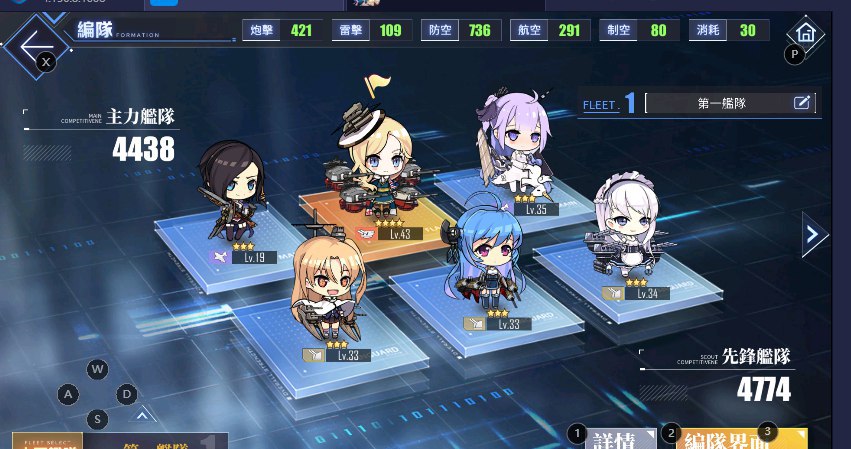
Task: Return to the home screen
Action: point(805,33)
